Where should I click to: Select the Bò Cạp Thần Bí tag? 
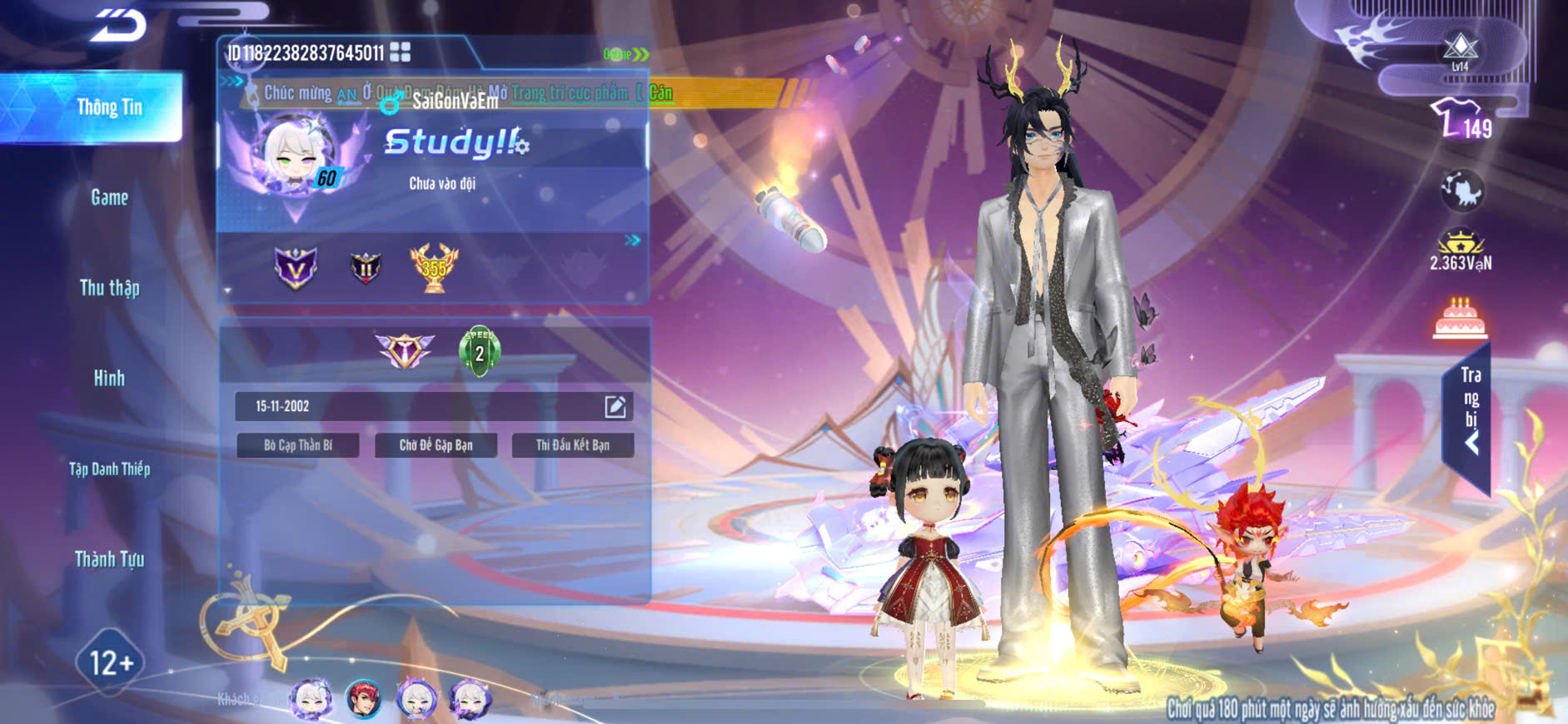pos(298,445)
